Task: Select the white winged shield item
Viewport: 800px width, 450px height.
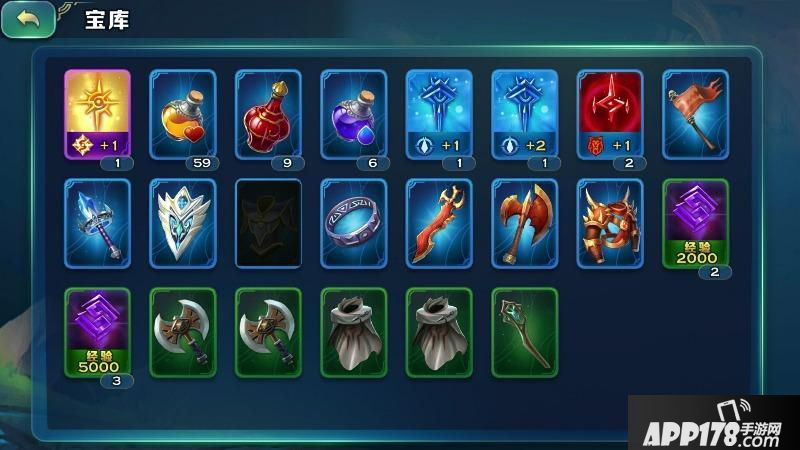Action: coord(182,223)
